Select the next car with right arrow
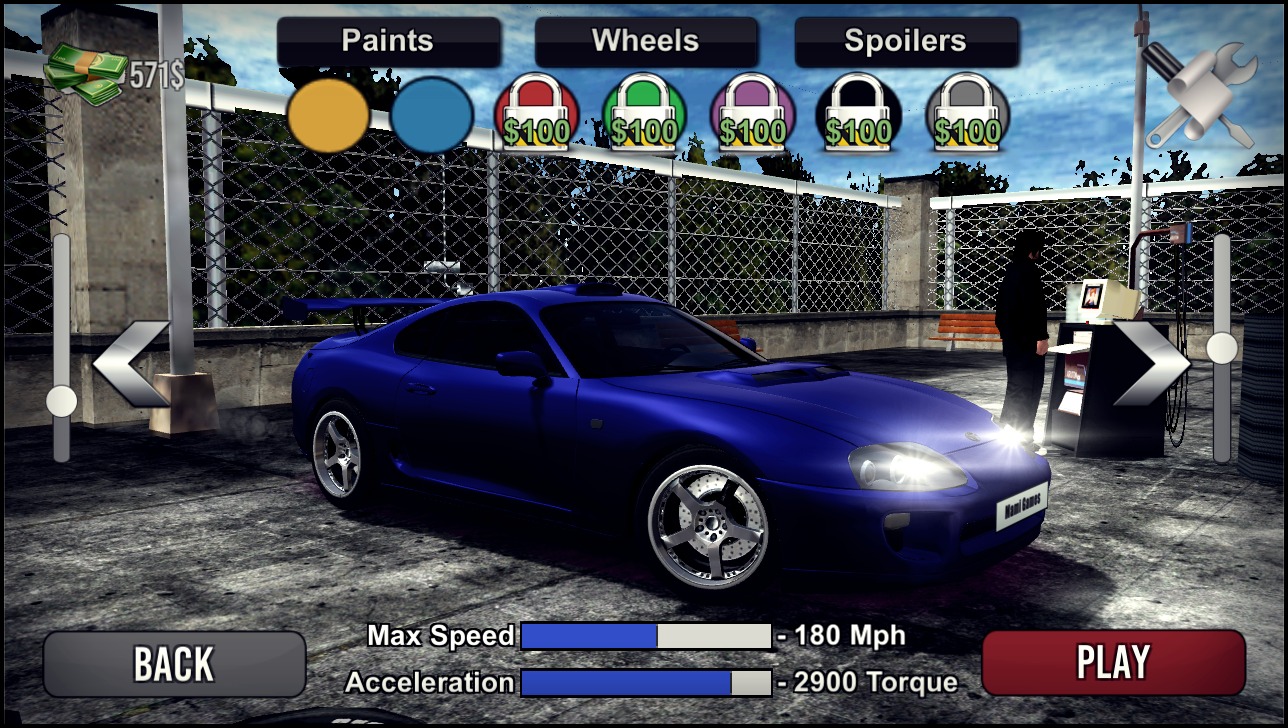The height and width of the screenshot is (728, 1288). coord(1154,362)
